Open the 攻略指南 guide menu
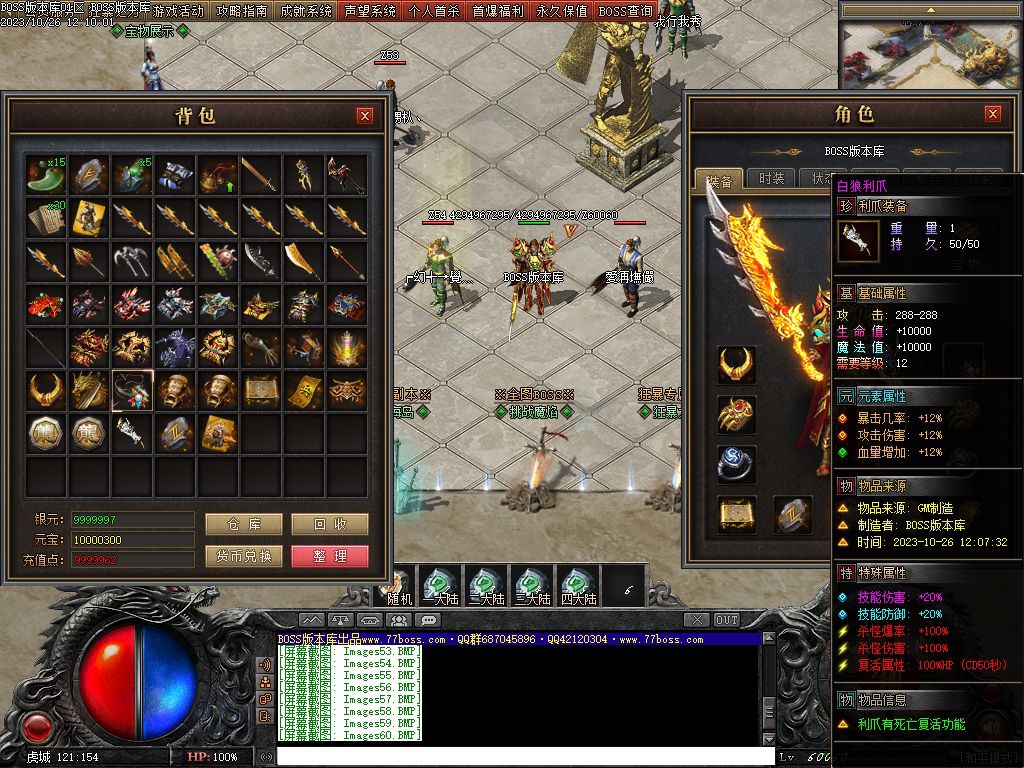The image size is (1024, 768). (241, 11)
